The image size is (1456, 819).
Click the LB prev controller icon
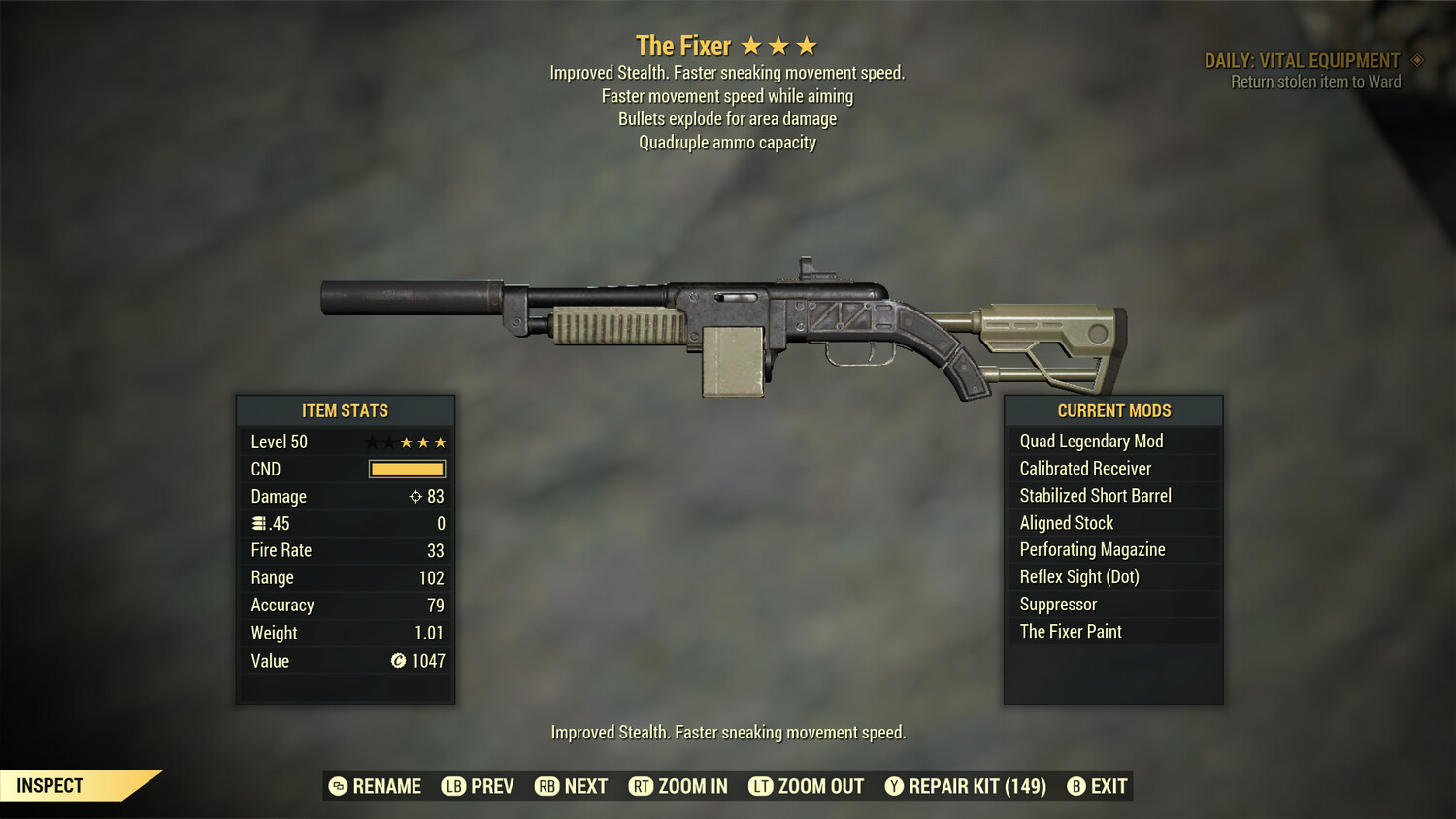[x=452, y=786]
